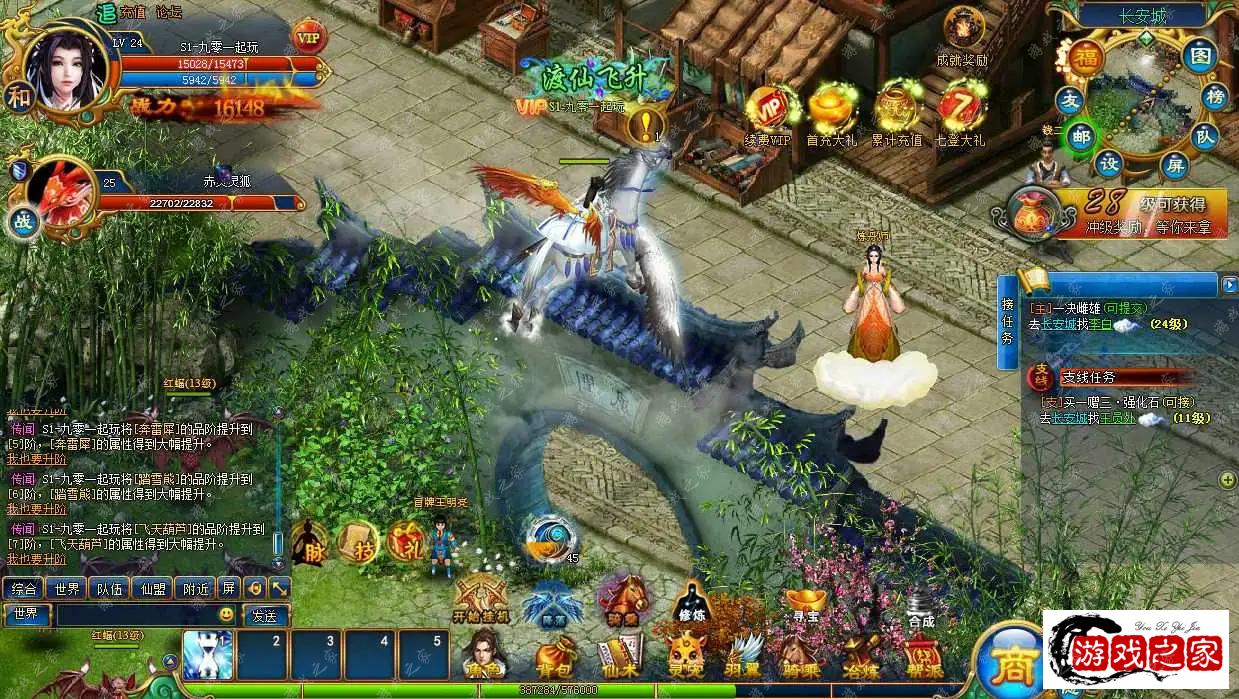Open the 图 map button by minimap
The width and height of the screenshot is (1239, 699).
1199,56
